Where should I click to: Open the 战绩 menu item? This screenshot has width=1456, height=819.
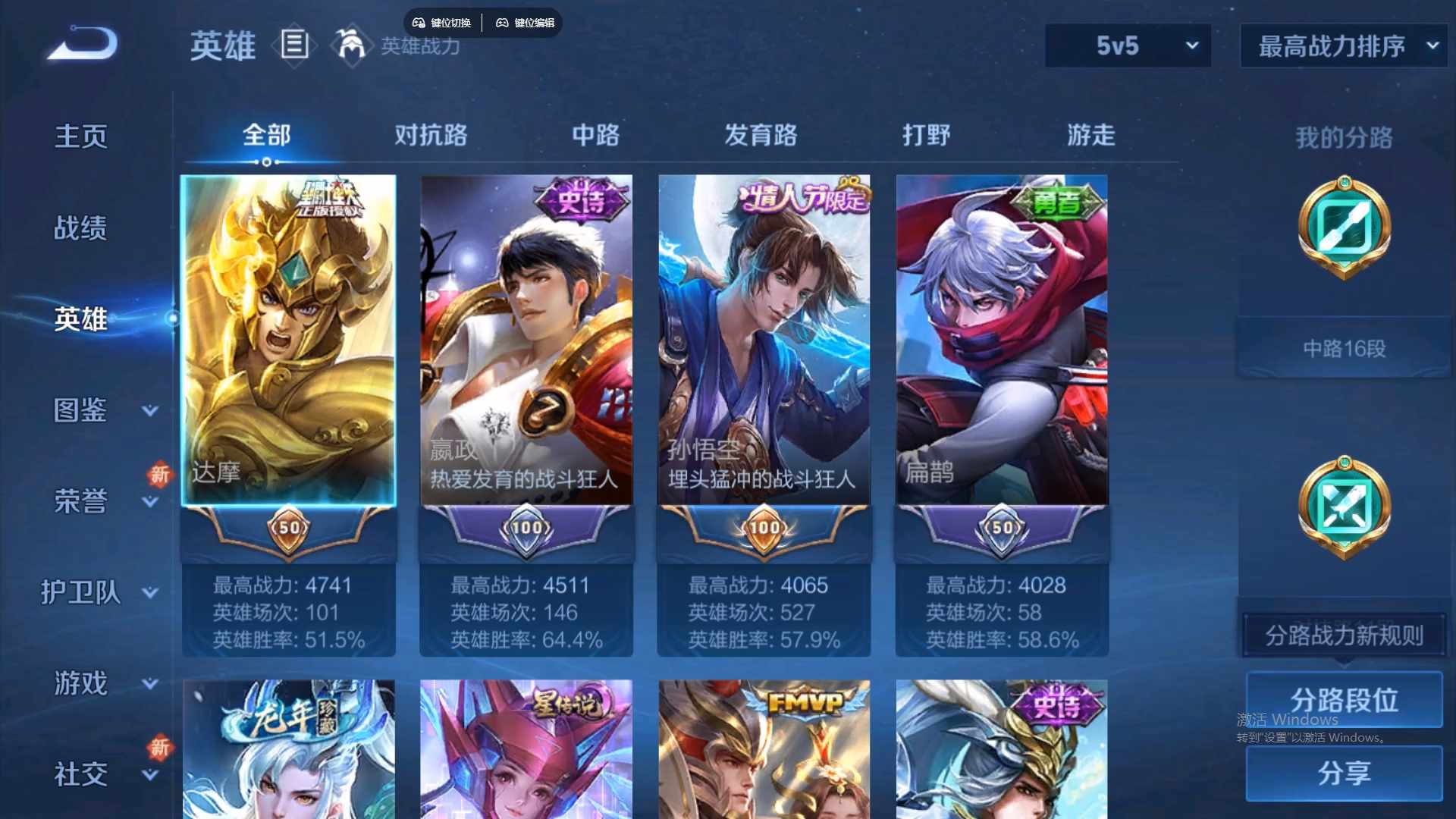(x=80, y=227)
